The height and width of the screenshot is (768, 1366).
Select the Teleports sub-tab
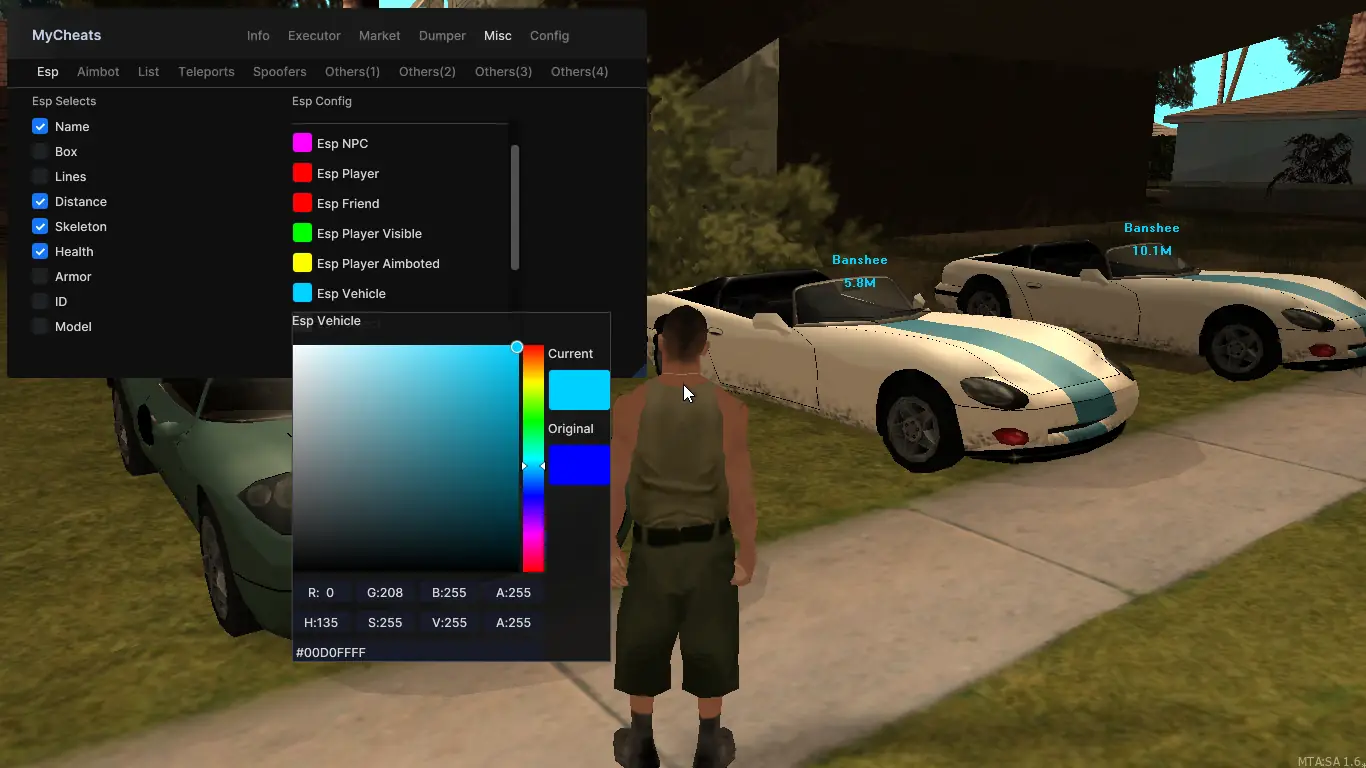coord(206,72)
